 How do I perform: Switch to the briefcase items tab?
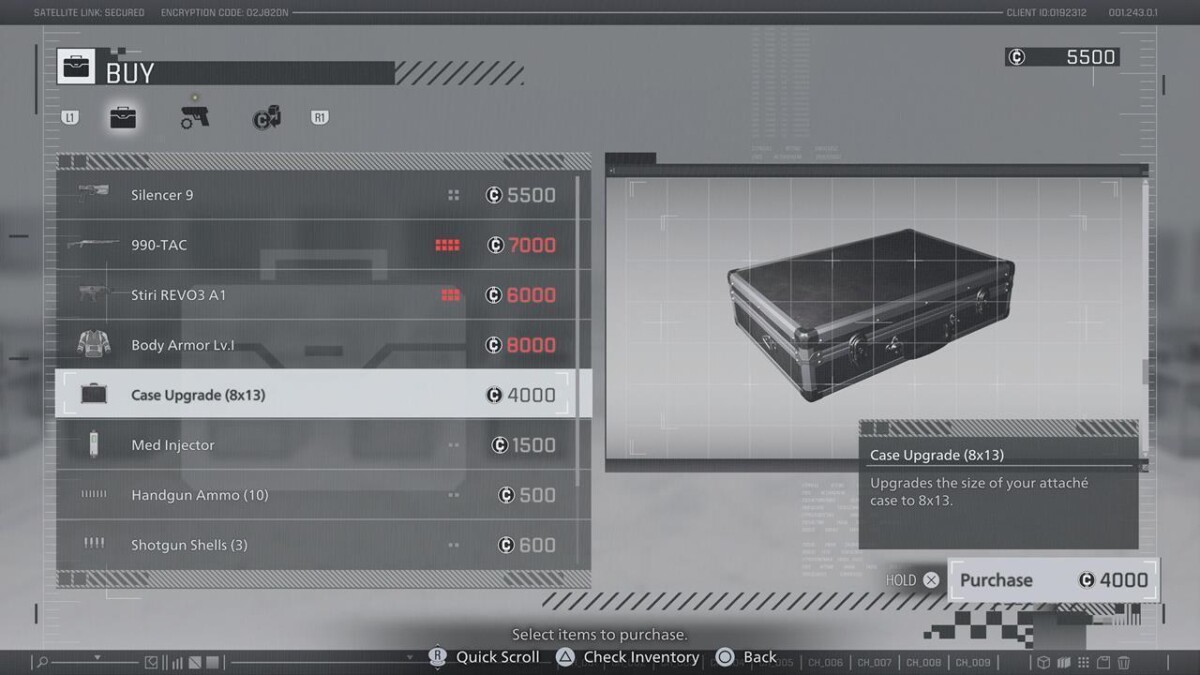coord(123,118)
